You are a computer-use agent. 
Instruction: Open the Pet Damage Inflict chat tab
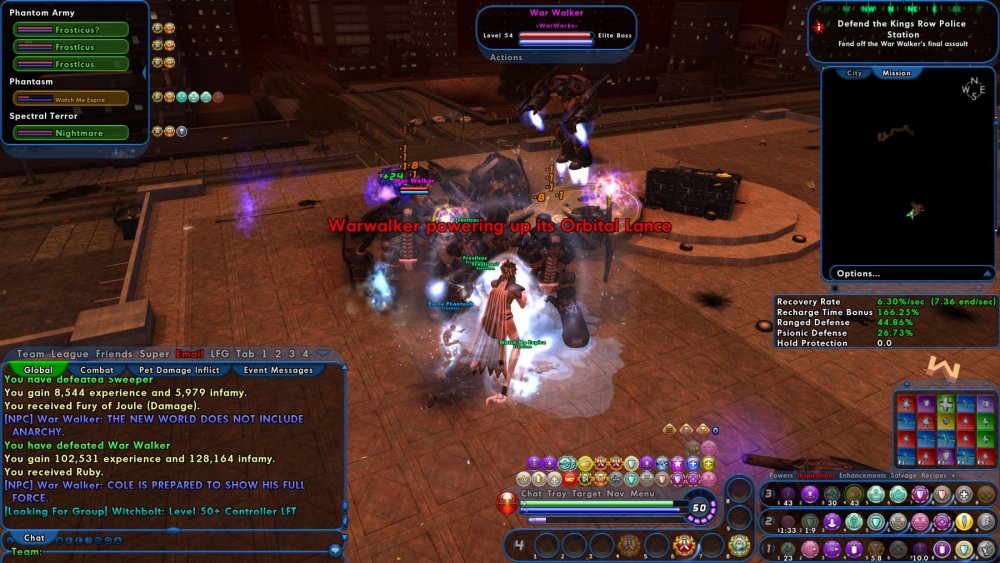coord(179,370)
